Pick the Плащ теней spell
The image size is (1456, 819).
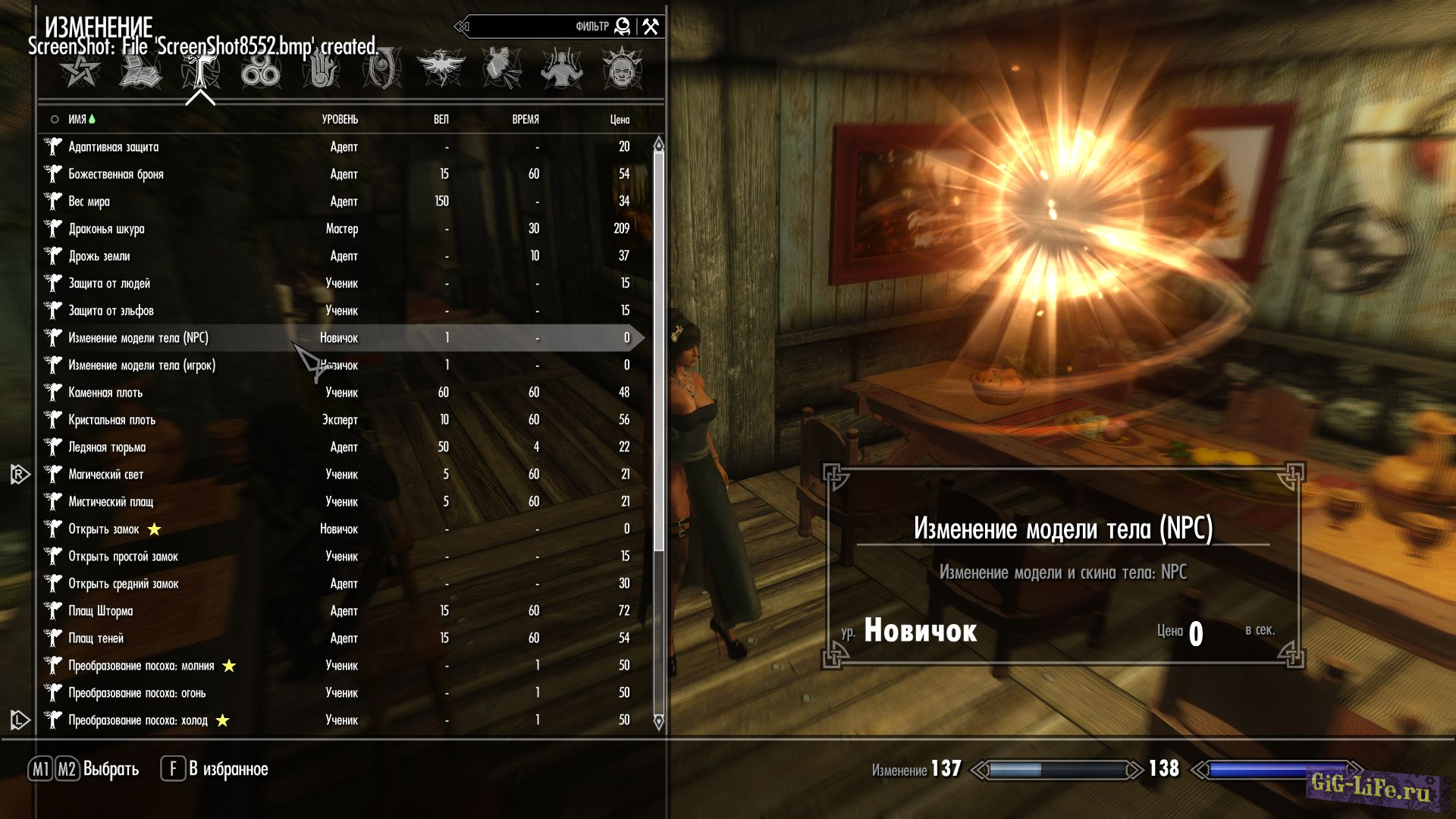[x=96, y=639]
